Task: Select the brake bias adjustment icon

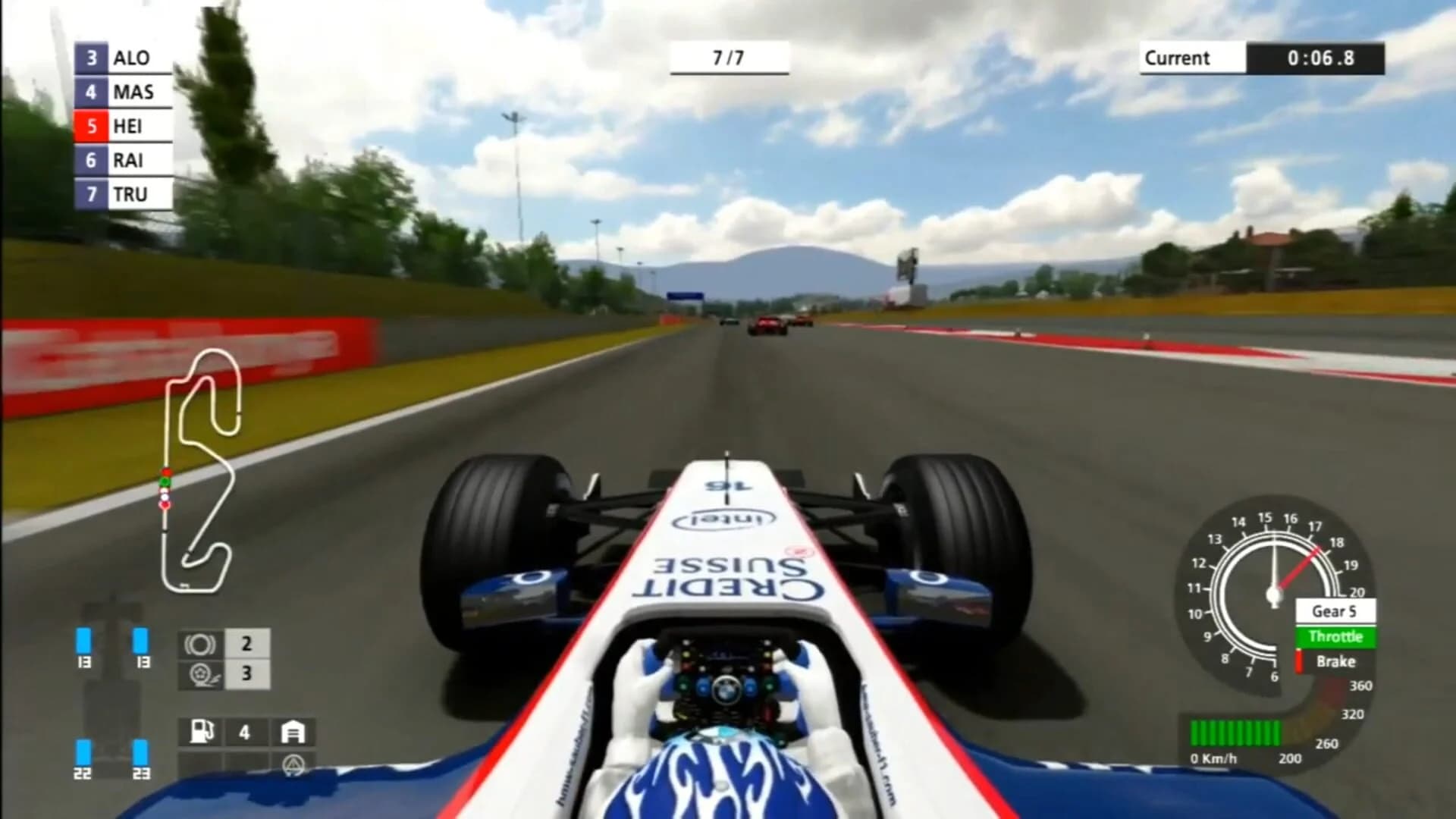Action: click(x=199, y=643)
